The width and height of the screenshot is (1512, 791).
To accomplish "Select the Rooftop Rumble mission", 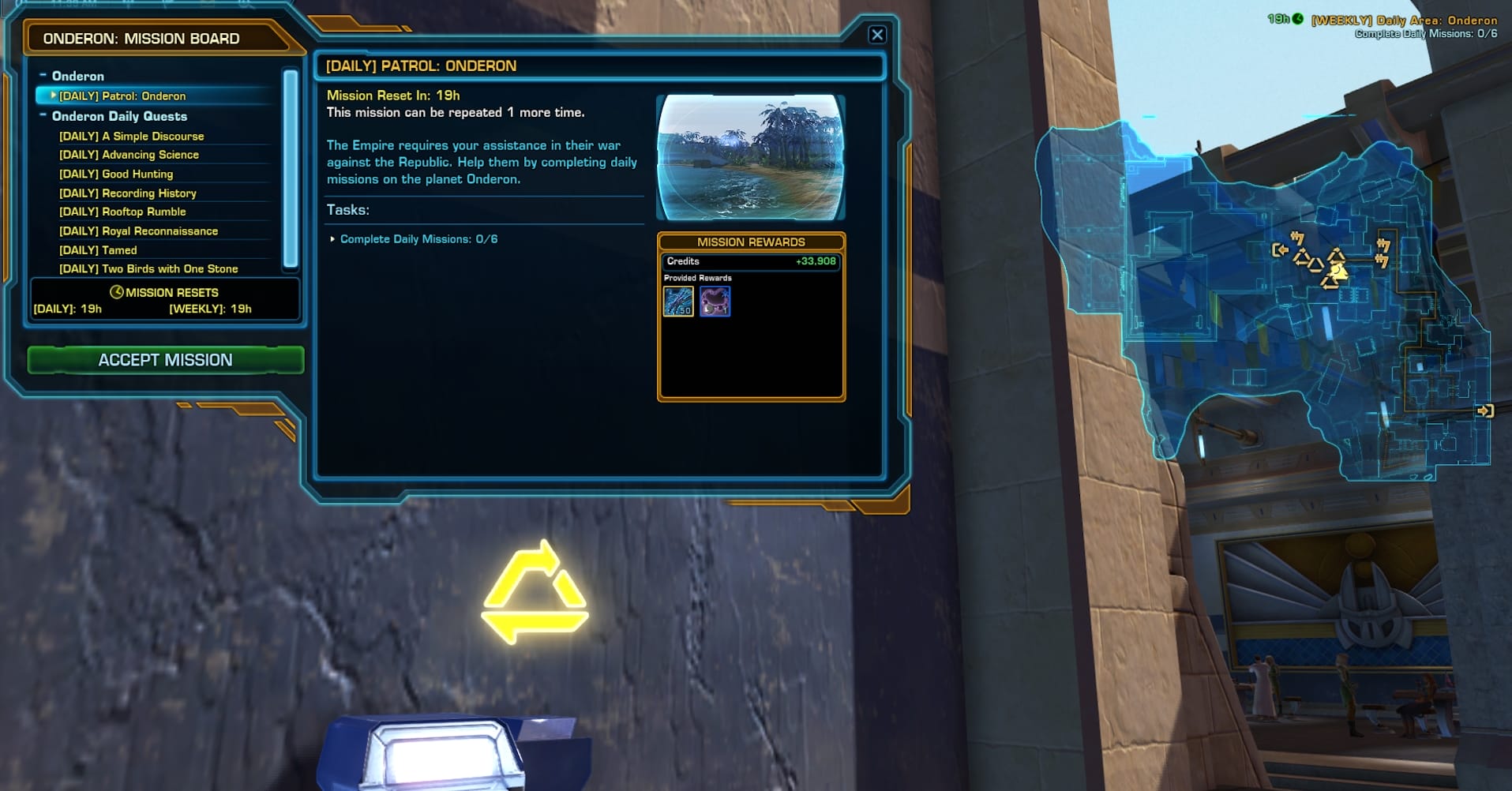I will (122, 212).
